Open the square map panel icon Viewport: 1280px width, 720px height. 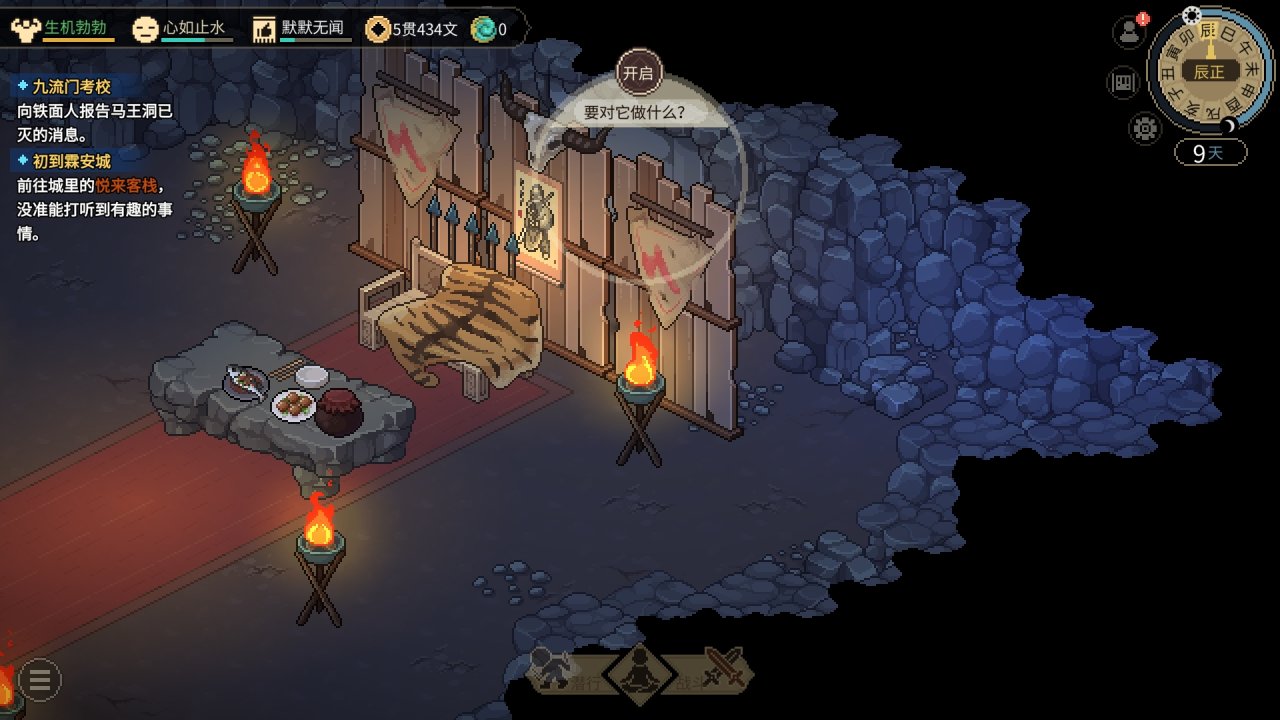click(x=1122, y=82)
